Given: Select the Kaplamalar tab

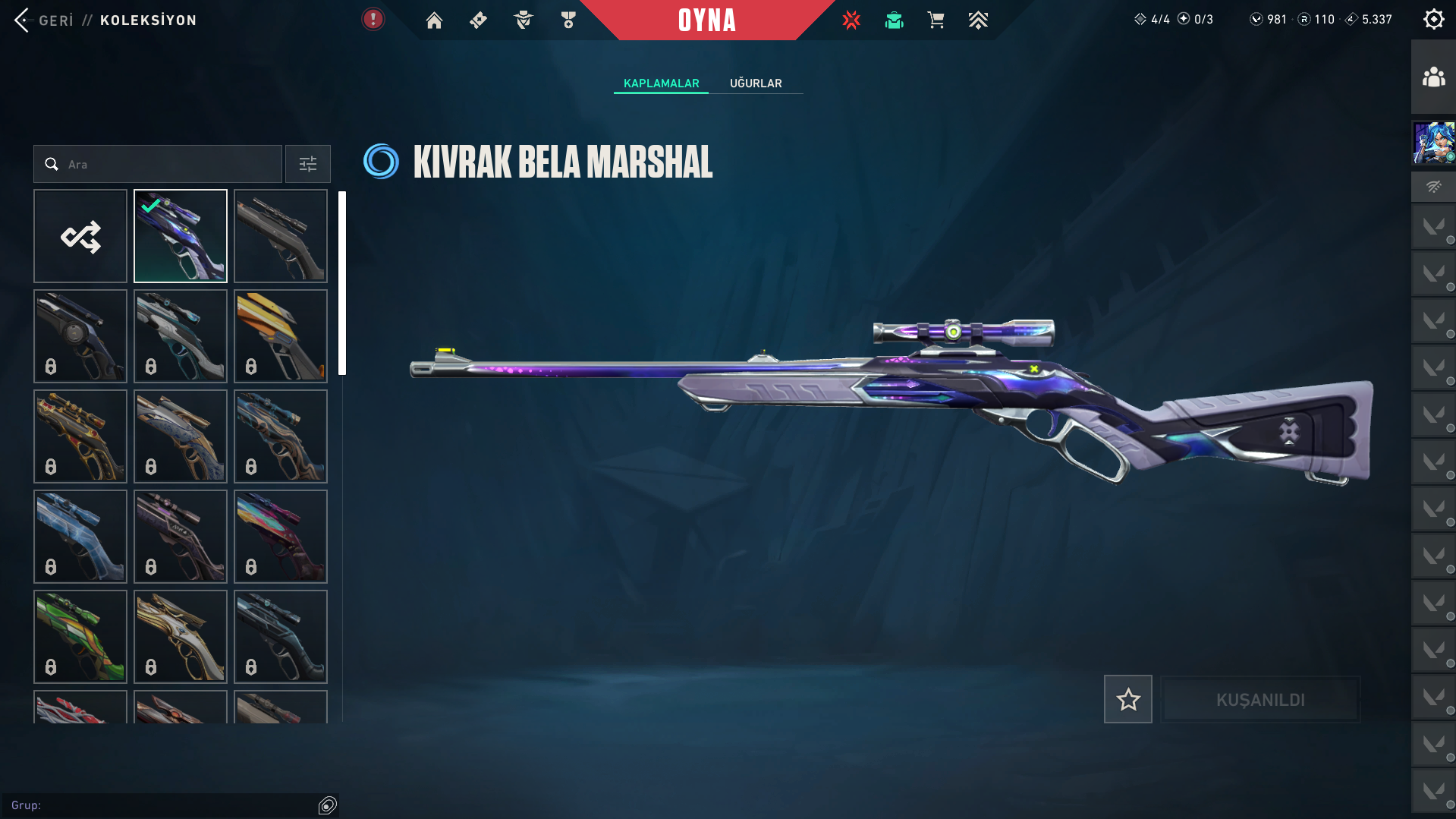Looking at the screenshot, I should coord(661,83).
